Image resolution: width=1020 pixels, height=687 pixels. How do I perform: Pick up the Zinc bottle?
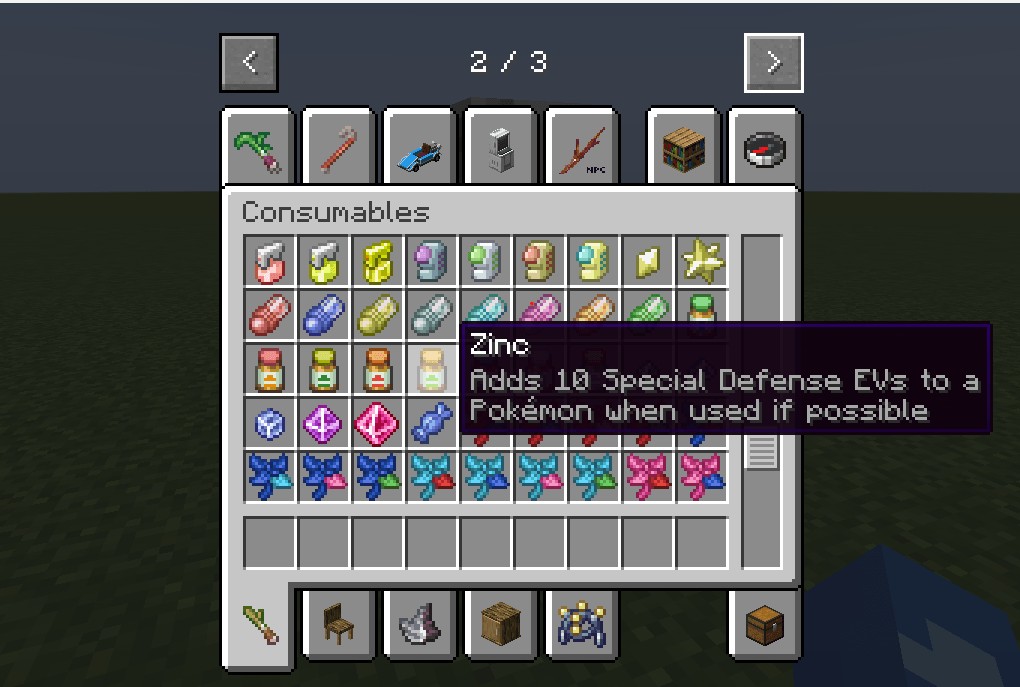pyautogui.click(x=432, y=369)
